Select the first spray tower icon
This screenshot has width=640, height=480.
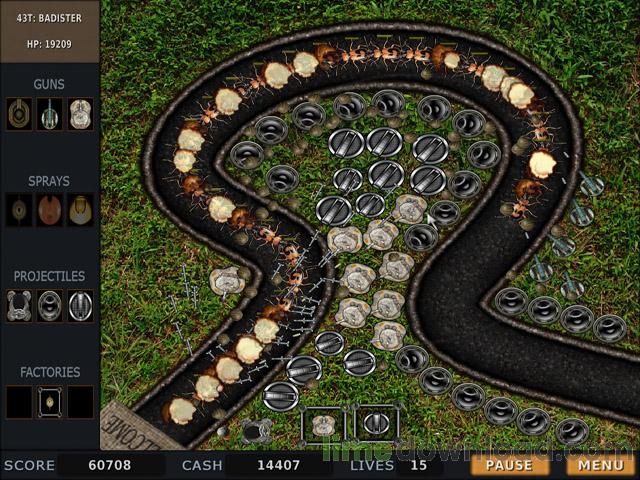[19, 209]
